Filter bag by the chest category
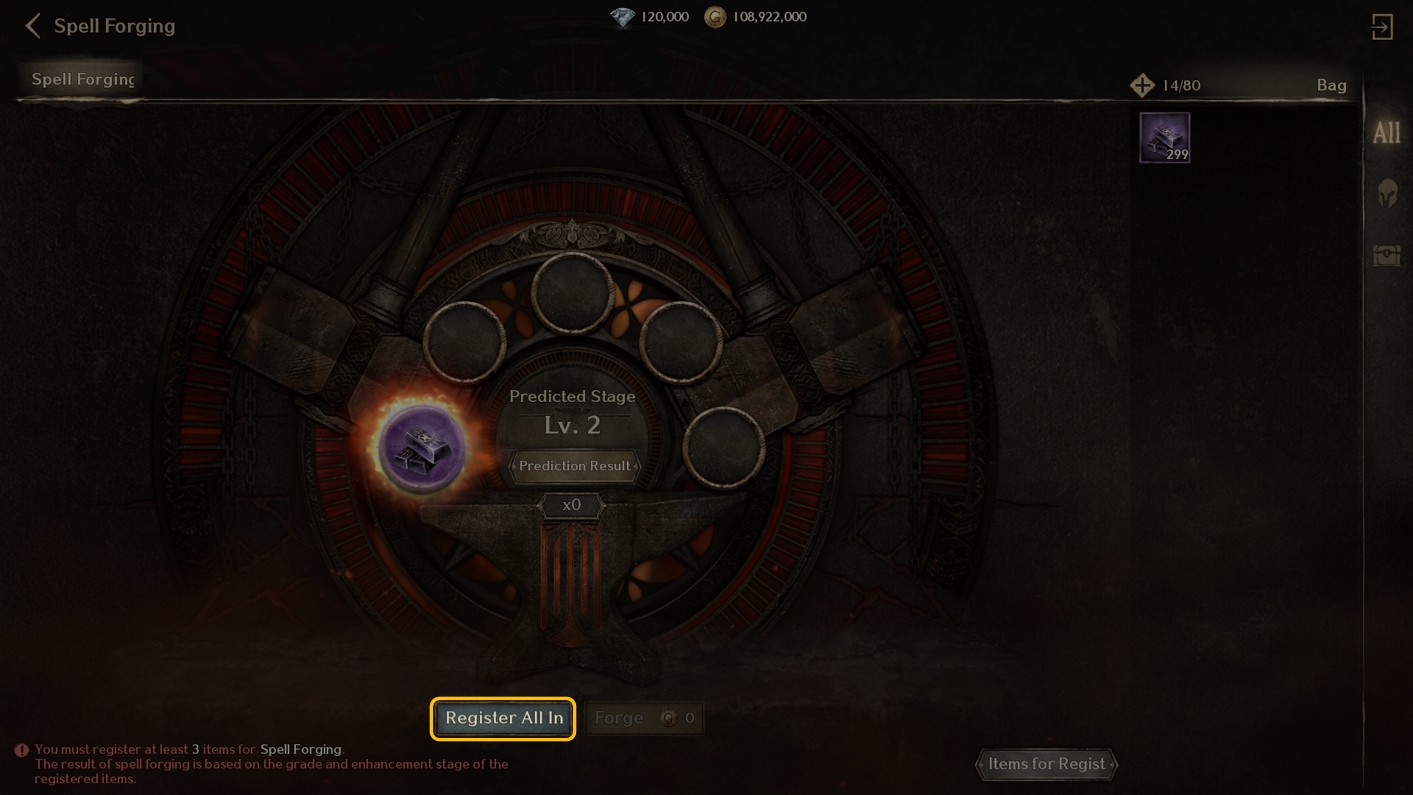 coord(1387,256)
